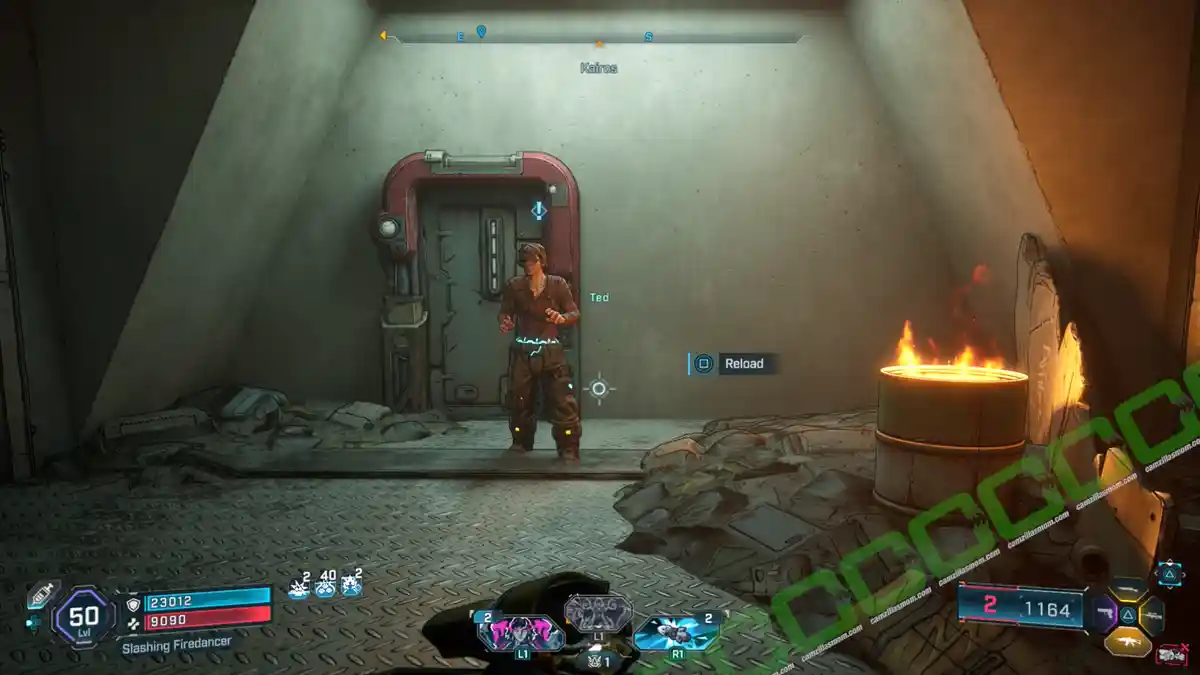Click the yellow arrow marker on the compass

point(382,36)
